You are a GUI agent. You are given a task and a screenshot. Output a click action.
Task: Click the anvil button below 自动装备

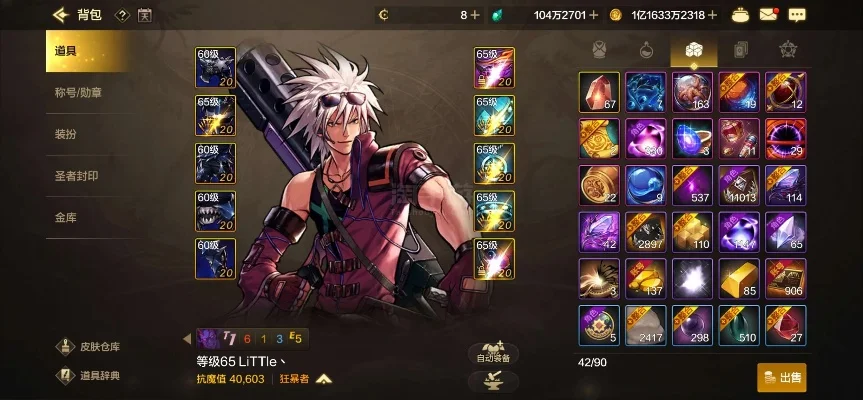(493, 380)
